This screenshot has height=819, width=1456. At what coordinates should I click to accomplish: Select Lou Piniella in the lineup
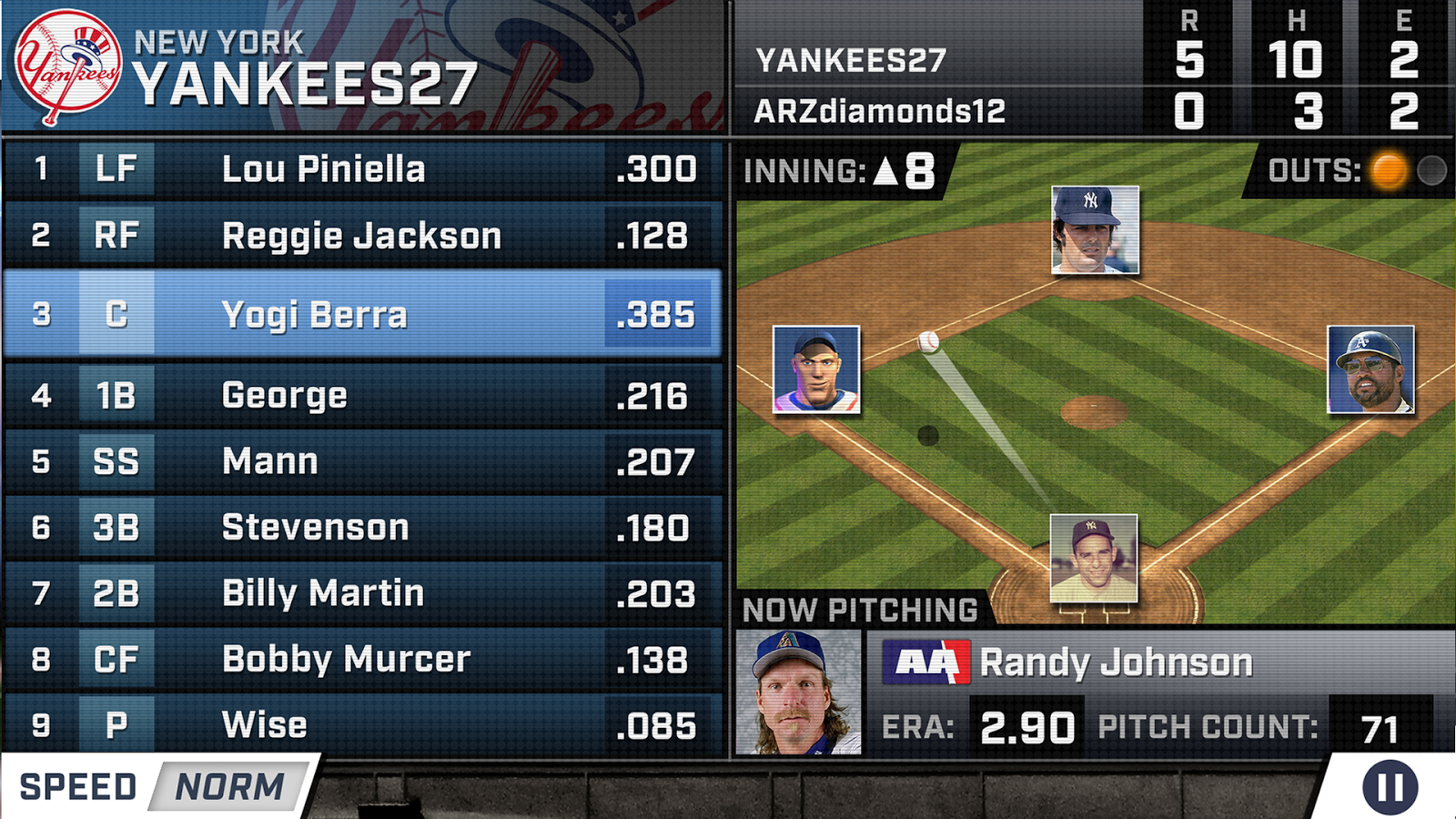click(362, 169)
